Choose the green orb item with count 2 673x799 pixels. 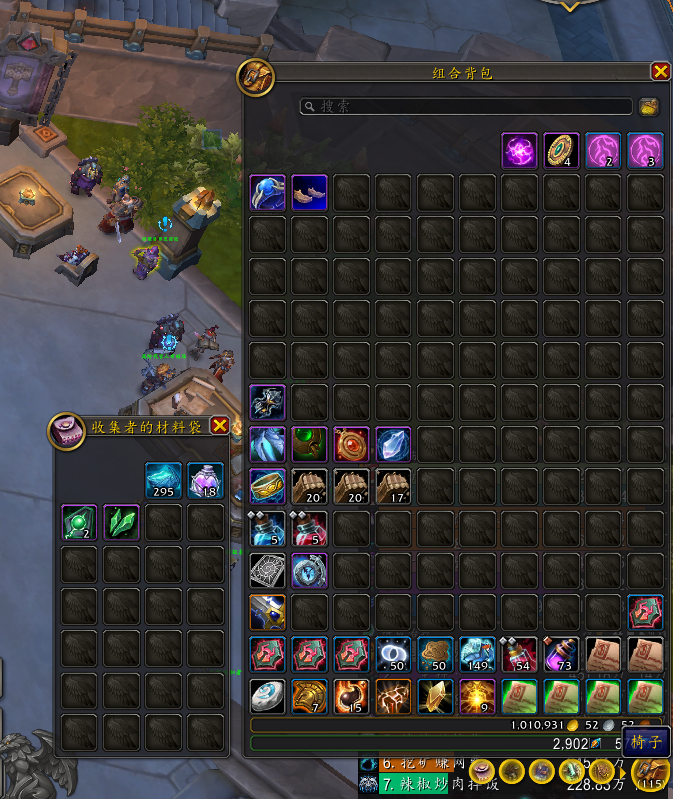tap(79, 522)
